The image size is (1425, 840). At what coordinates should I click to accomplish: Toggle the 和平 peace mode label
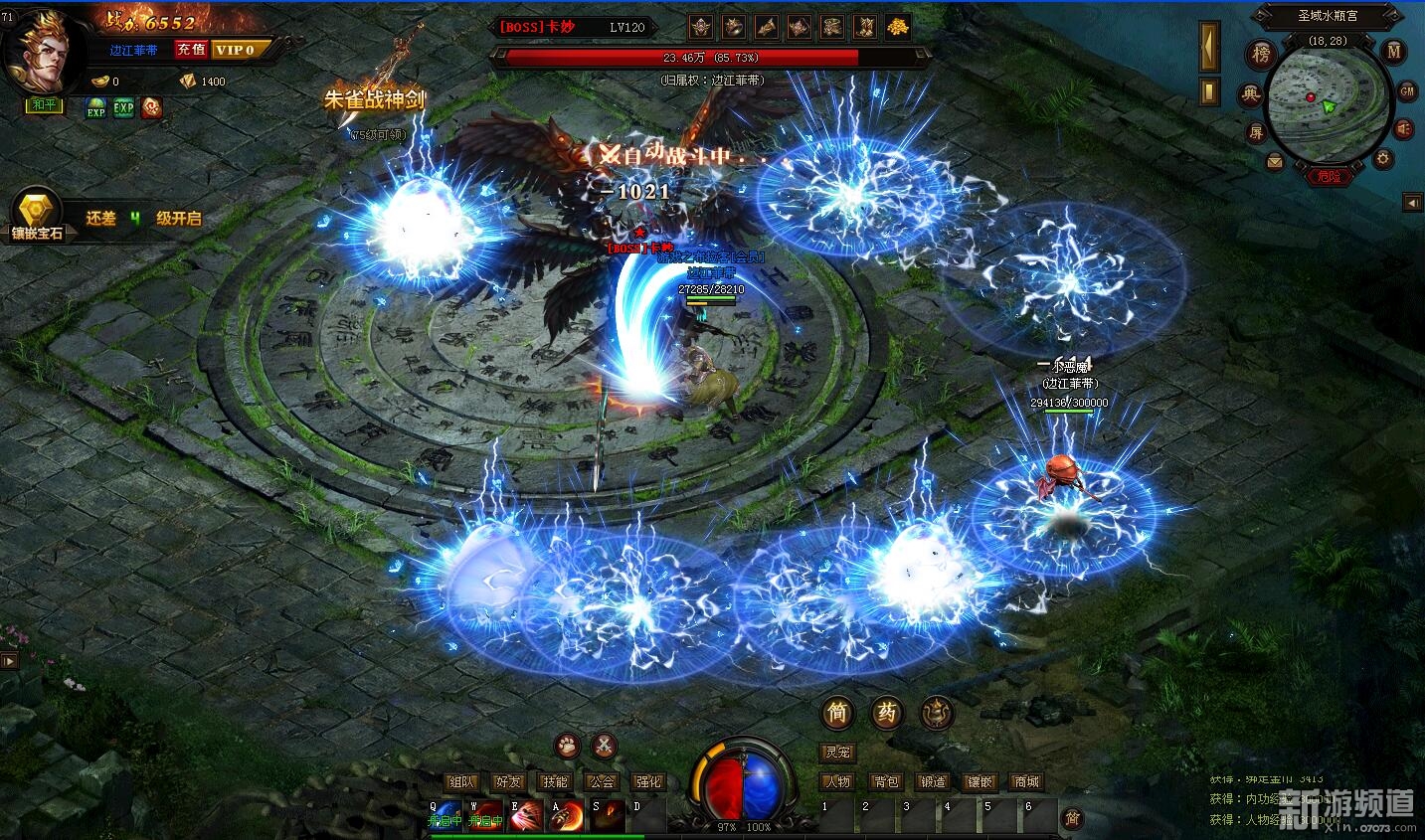(45, 105)
